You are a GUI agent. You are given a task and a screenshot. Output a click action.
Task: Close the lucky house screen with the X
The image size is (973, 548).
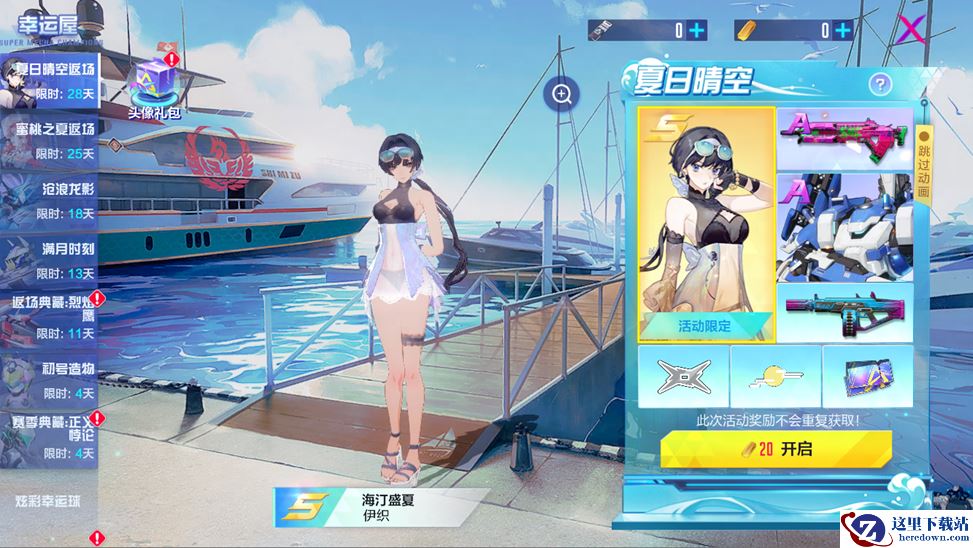910,30
